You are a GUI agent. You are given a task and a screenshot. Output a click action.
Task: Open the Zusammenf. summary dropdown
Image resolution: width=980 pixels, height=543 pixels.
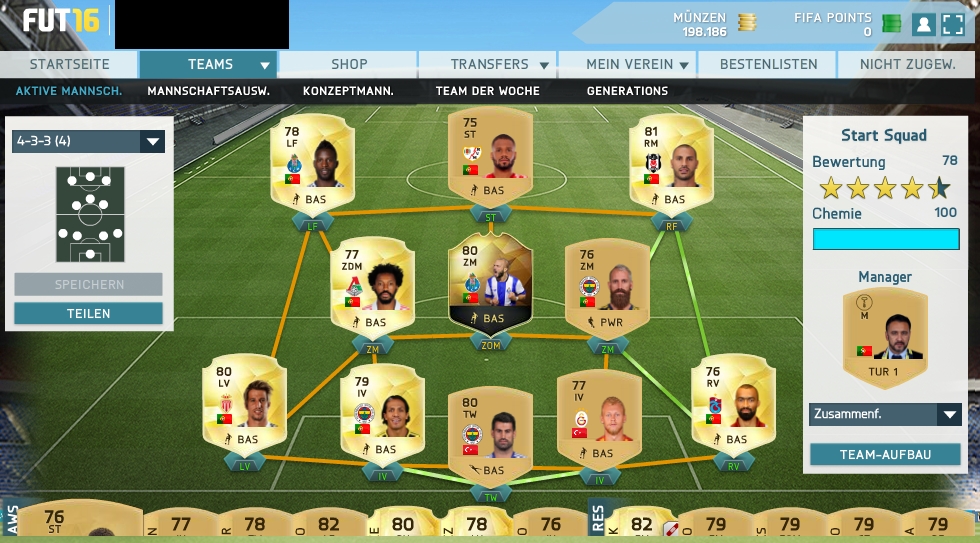pyautogui.click(x=885, y=414)
